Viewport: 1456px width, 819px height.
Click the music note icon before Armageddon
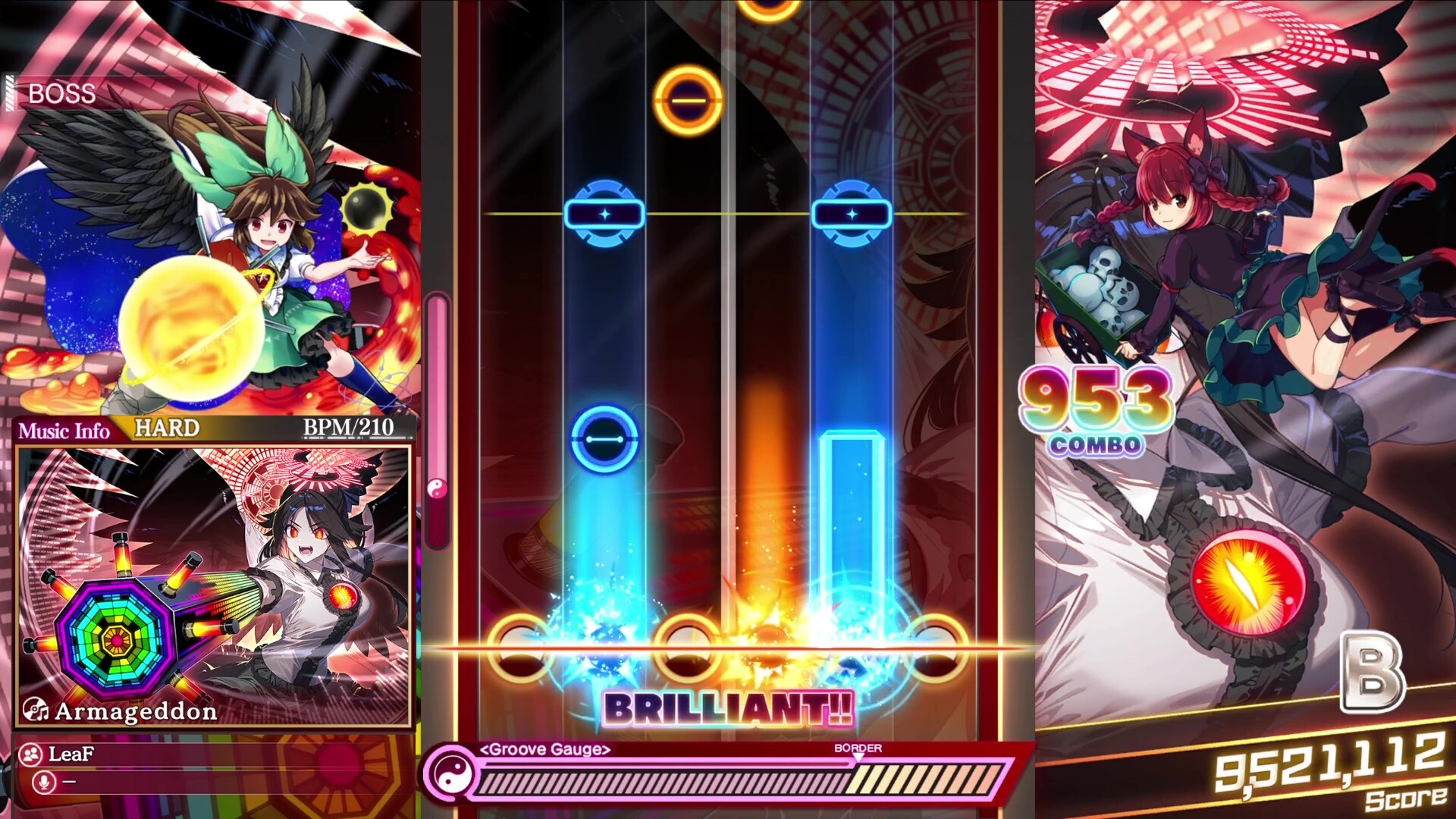click(x=36, y=711)
